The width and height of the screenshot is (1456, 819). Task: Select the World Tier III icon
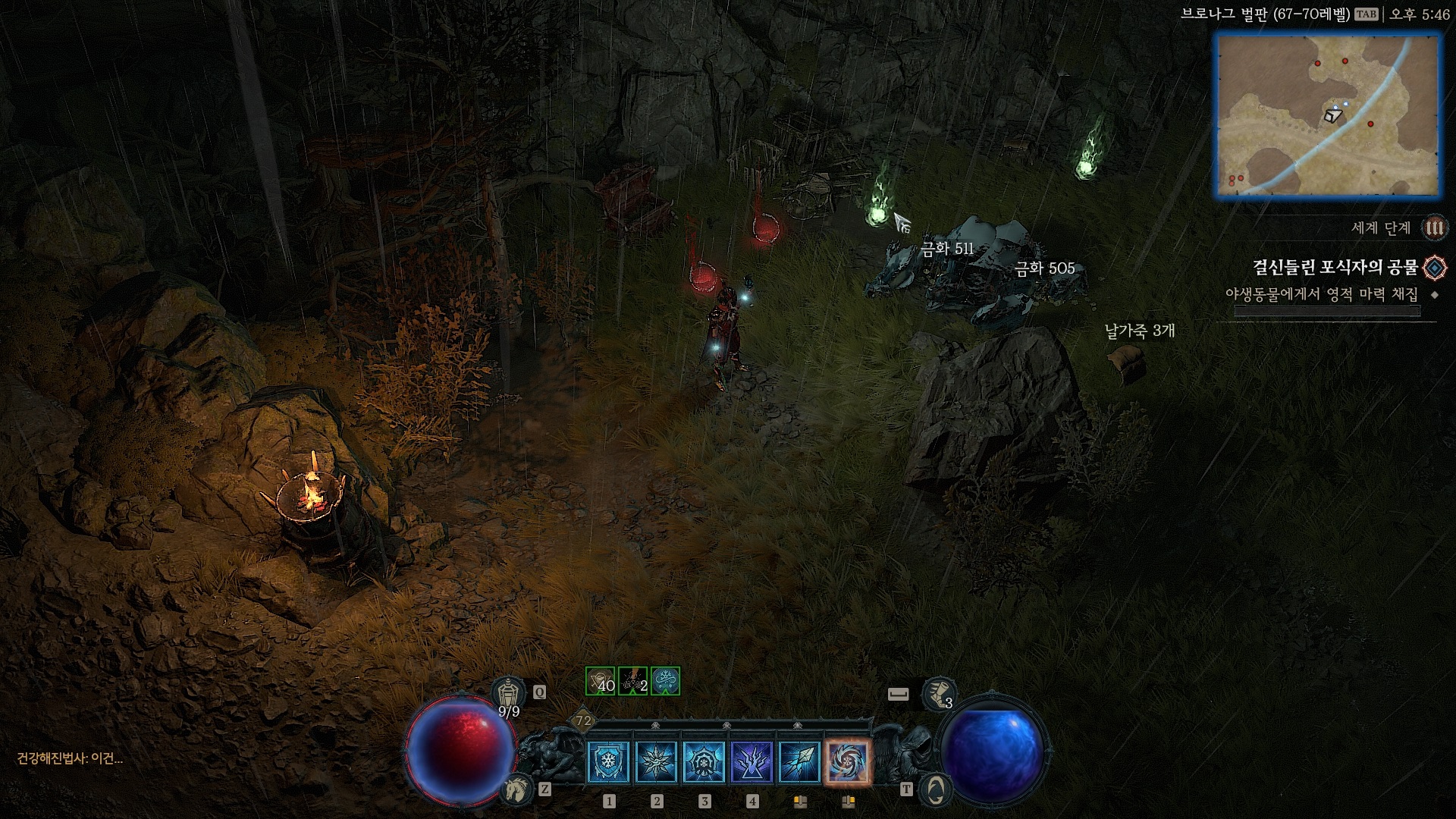[x=1434, y=227]
